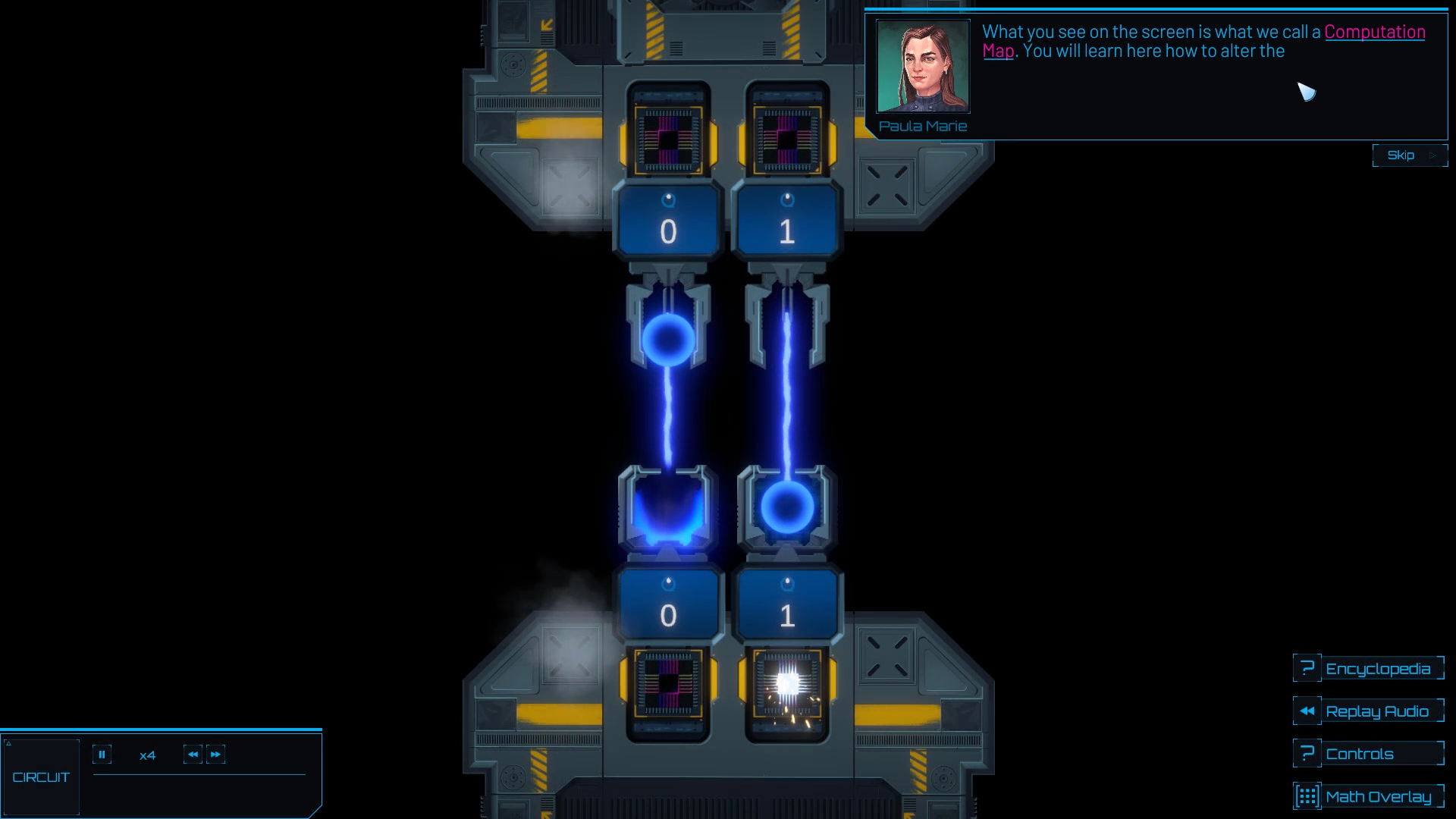Open the Encyclopedia
The width and height of the screenshot is (1456, 819).
[x=1369, y=669]
